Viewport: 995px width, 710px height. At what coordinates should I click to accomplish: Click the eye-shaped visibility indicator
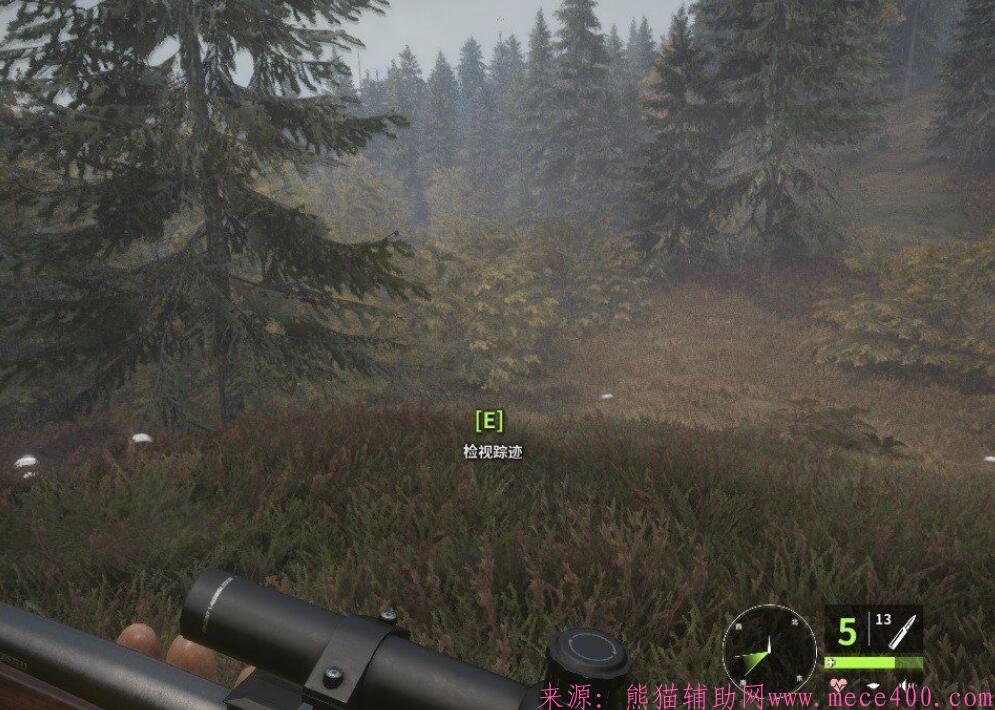(x=873, y=686)
